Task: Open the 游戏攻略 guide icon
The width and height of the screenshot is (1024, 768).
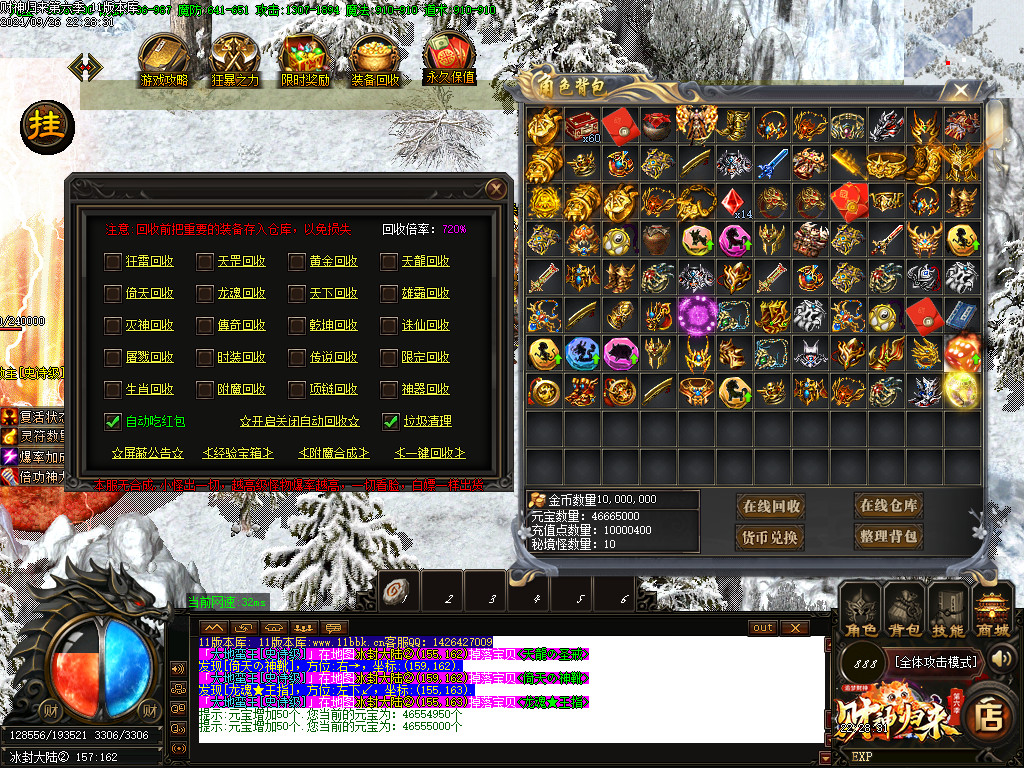Action: (x=165, y=60)
